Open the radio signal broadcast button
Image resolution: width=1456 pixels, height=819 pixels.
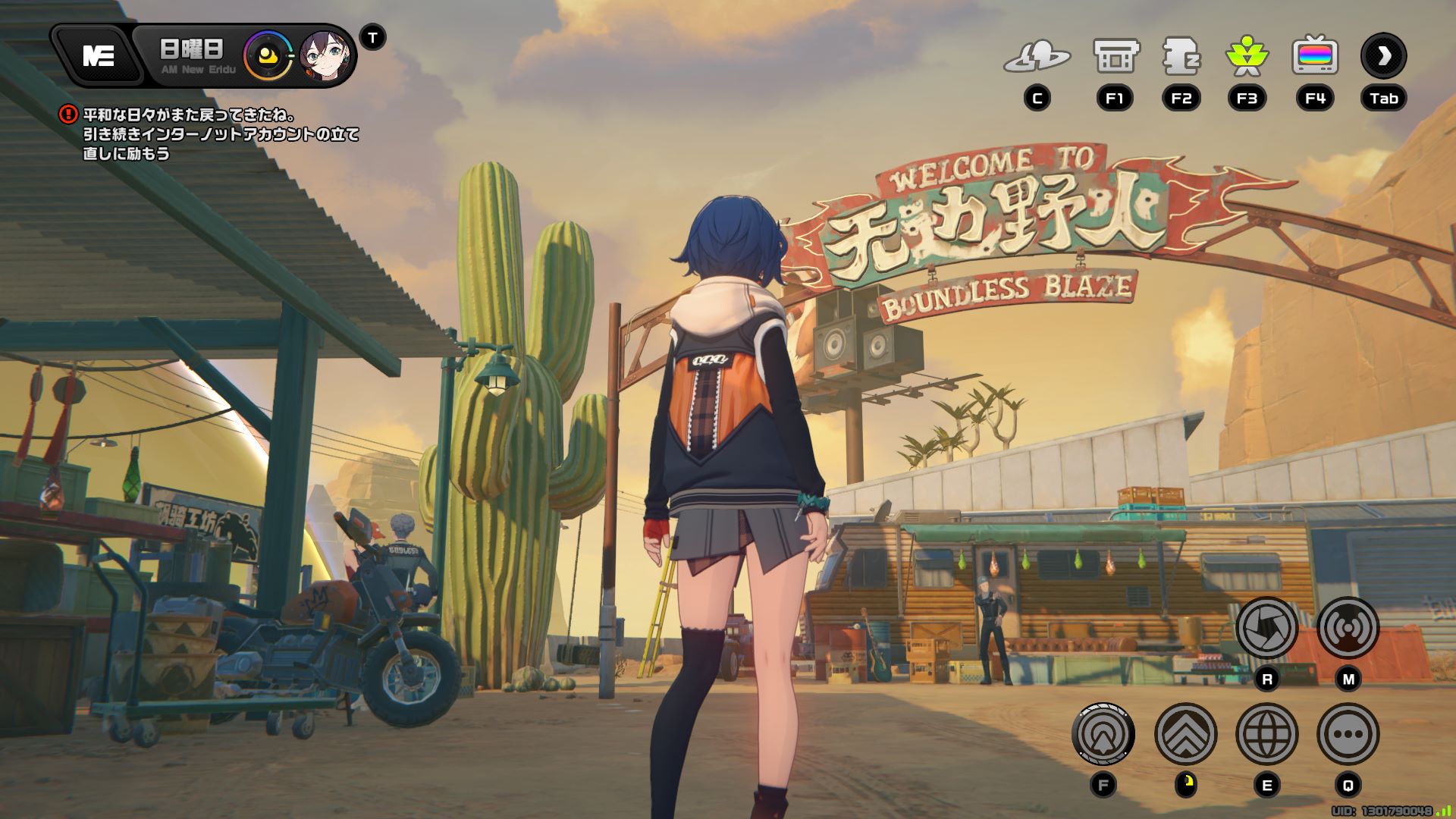(1348, 628)
